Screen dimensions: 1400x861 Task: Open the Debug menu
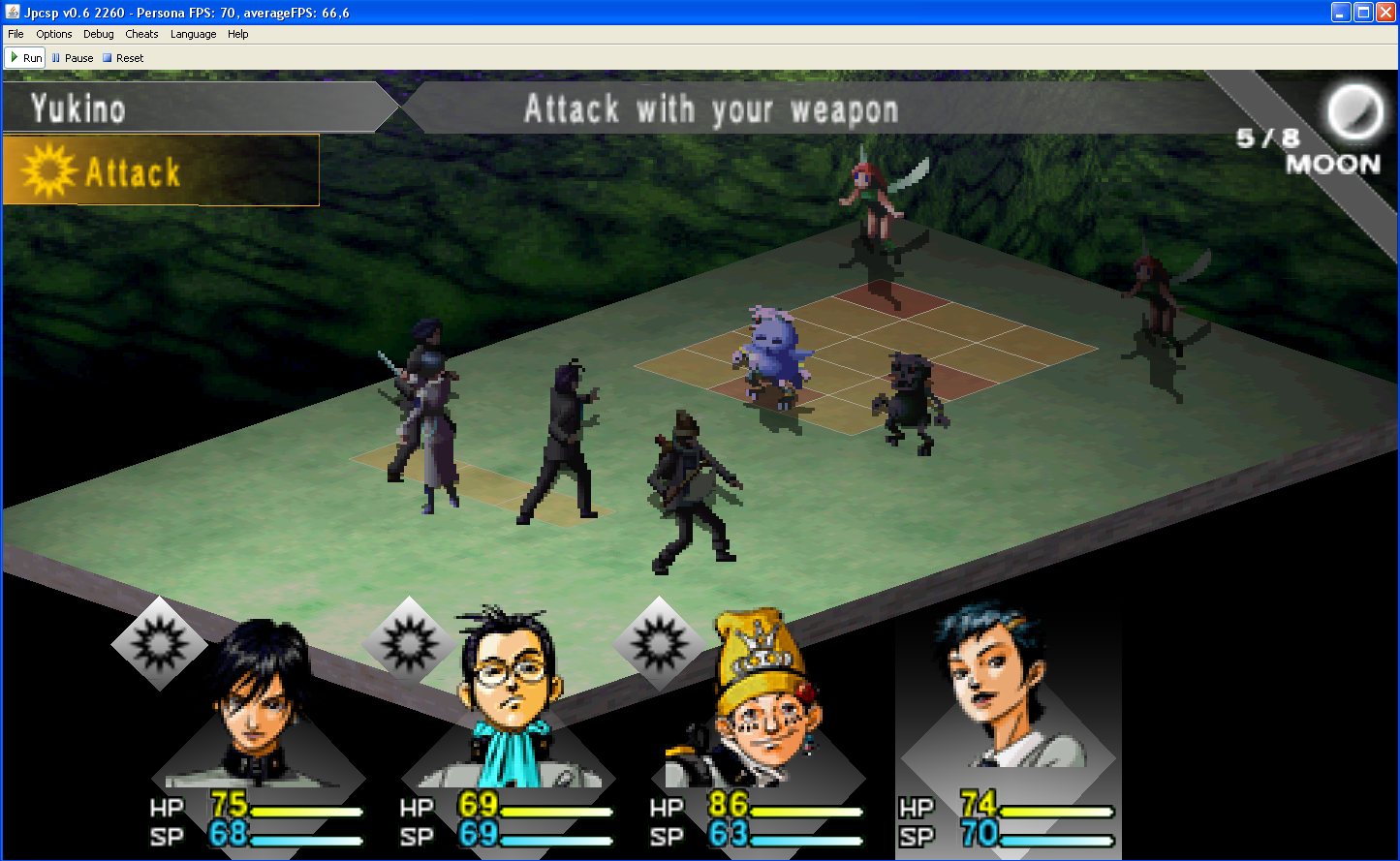98,34
